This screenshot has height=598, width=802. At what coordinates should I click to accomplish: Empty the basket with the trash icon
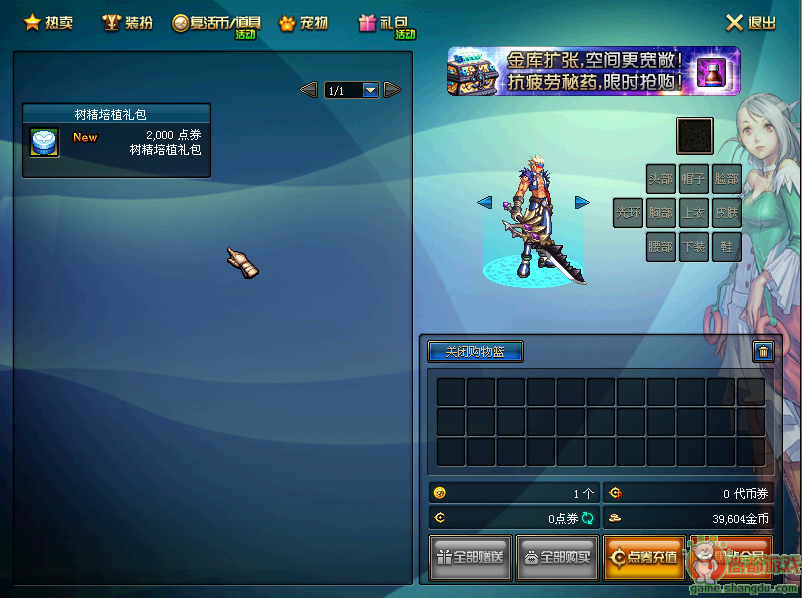pyautogui.click(x=762, y=351)
